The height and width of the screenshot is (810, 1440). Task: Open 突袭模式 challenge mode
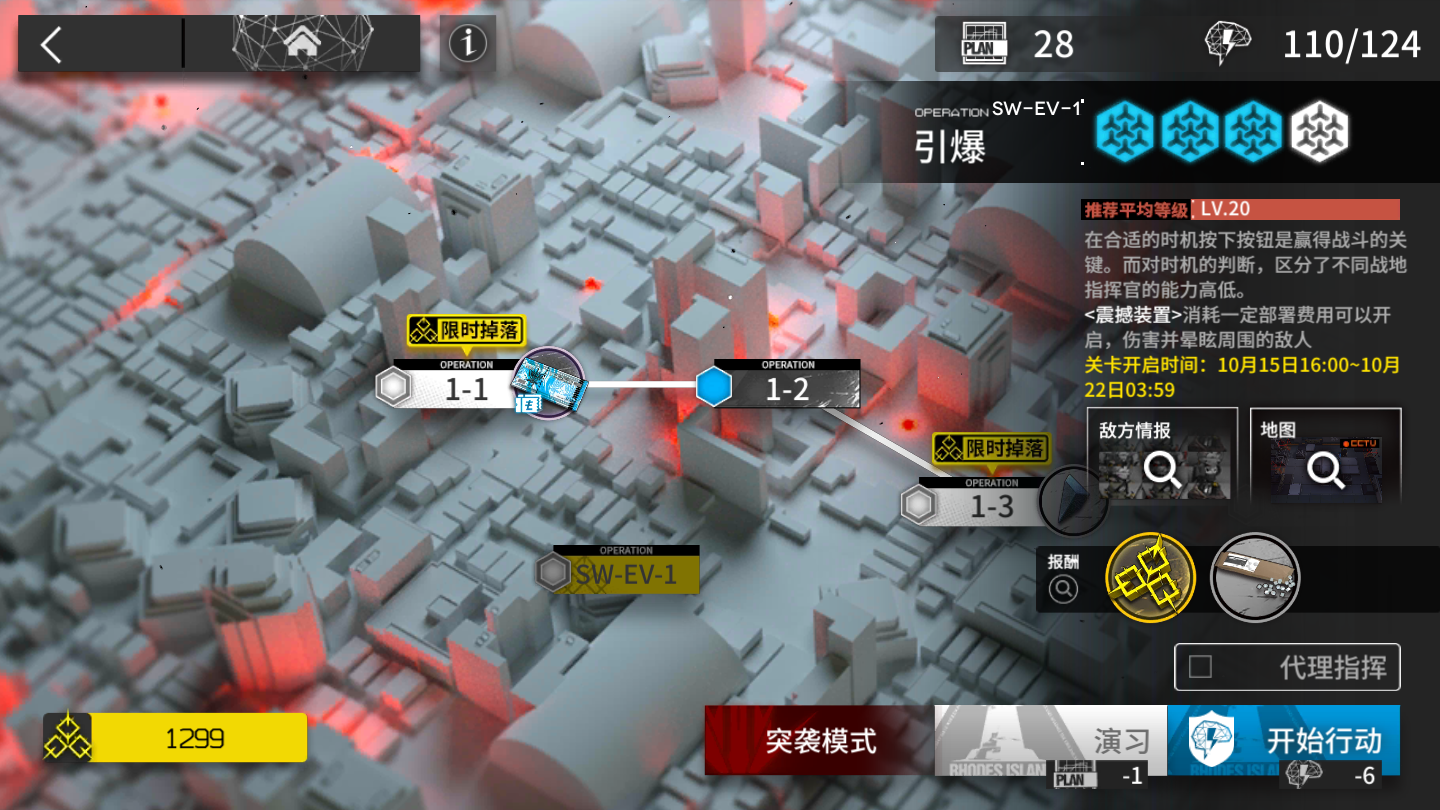(818, 741)
